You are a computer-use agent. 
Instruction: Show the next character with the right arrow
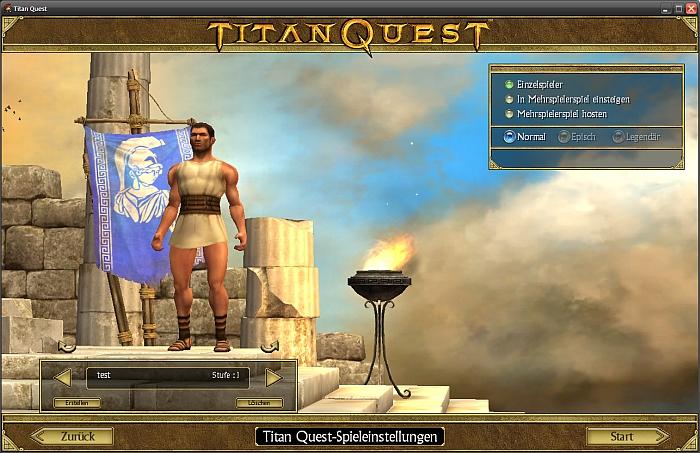point(274,377)
